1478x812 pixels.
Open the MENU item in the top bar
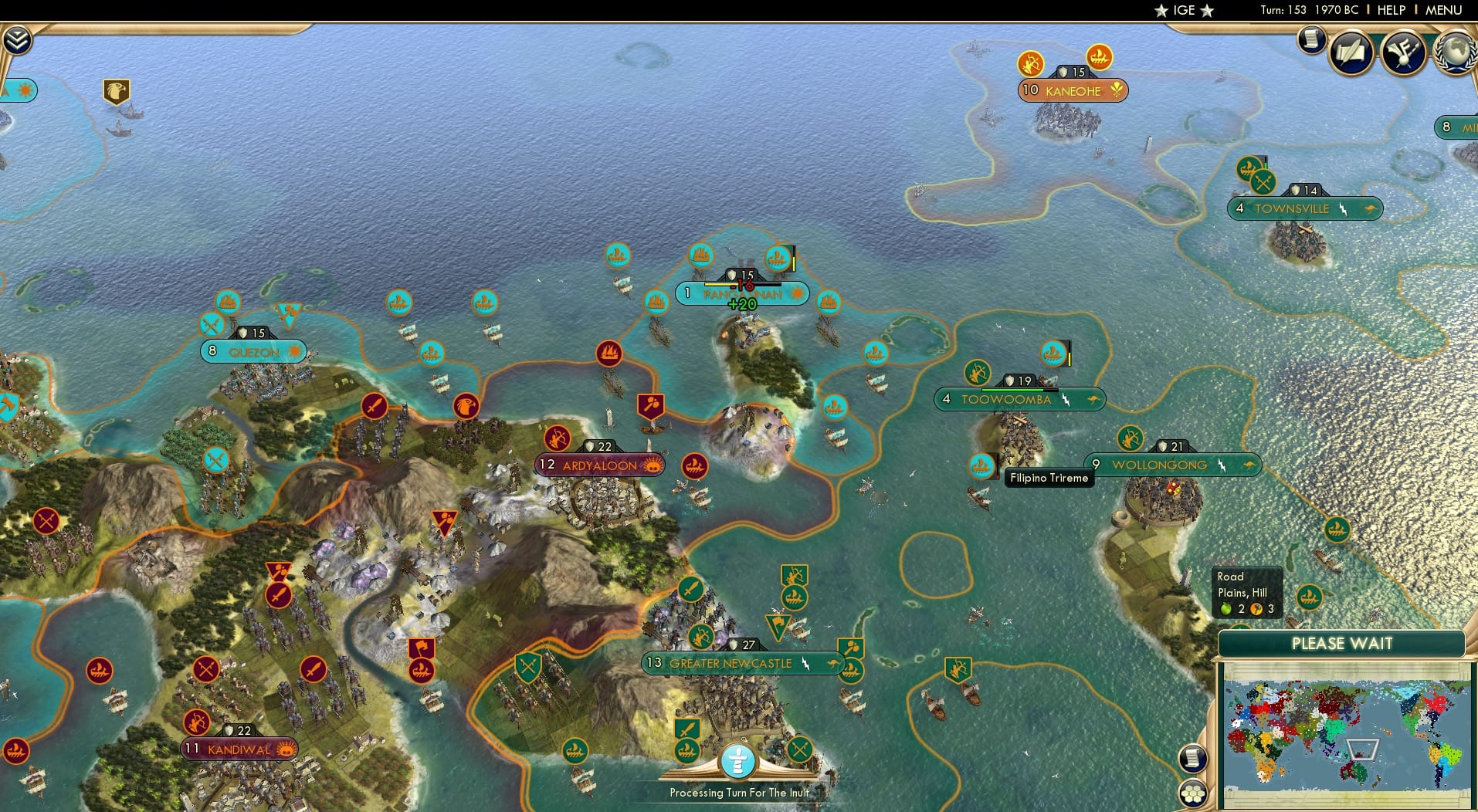click(1442, 10)
